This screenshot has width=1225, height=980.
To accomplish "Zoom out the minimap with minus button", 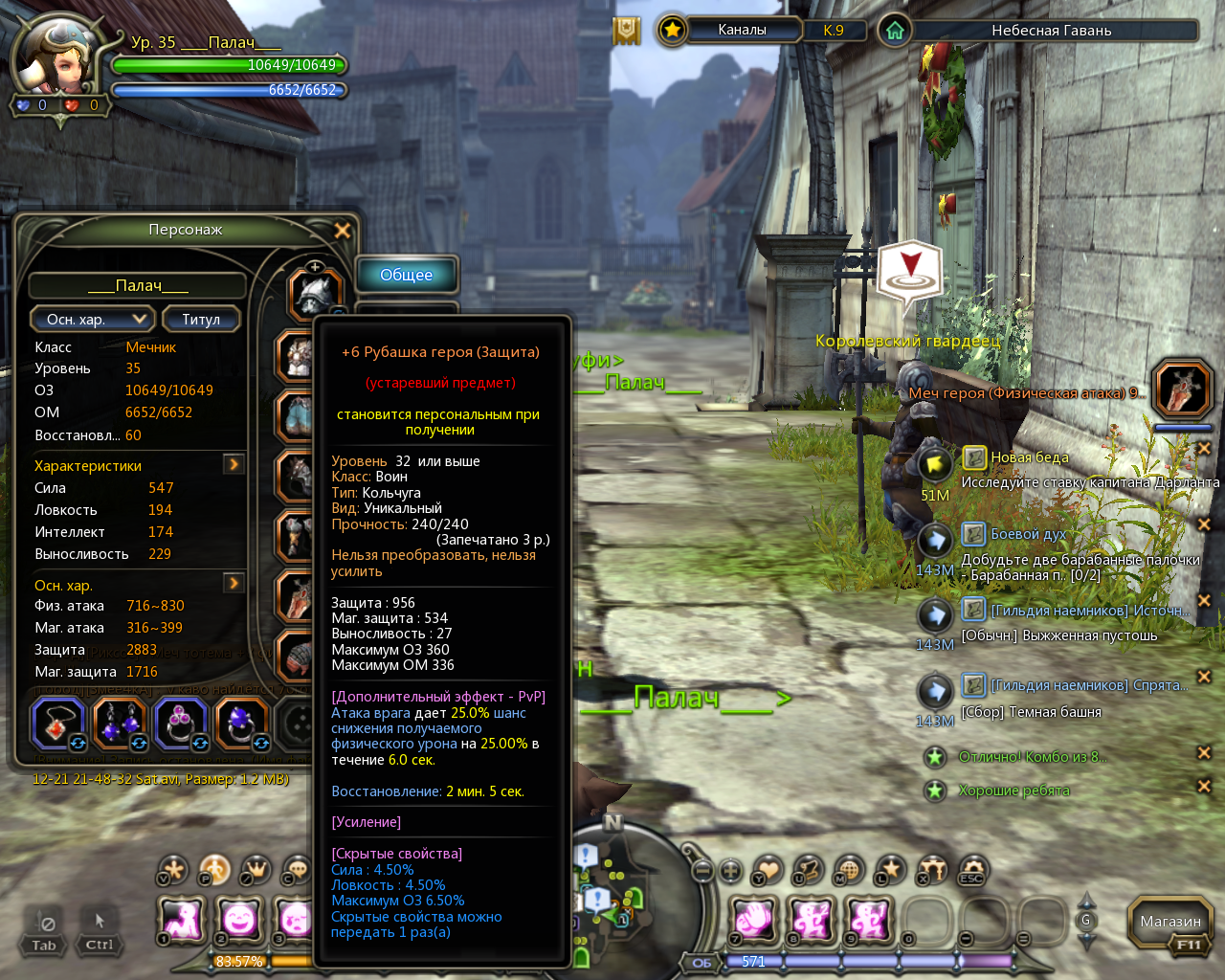I will (703, 871).
